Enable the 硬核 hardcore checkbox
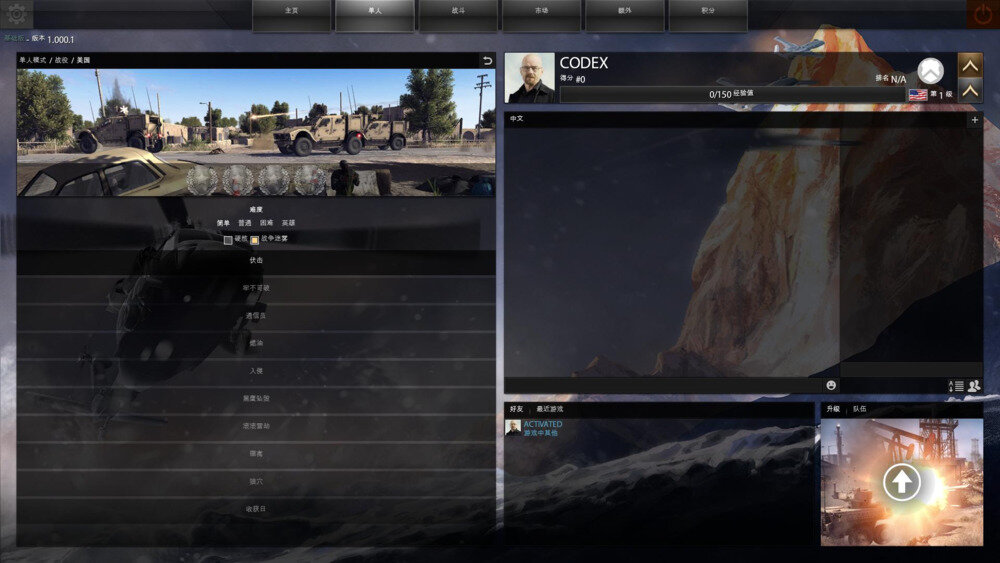The width and height of the screenshot is (1000, 563). coord(229,239)
